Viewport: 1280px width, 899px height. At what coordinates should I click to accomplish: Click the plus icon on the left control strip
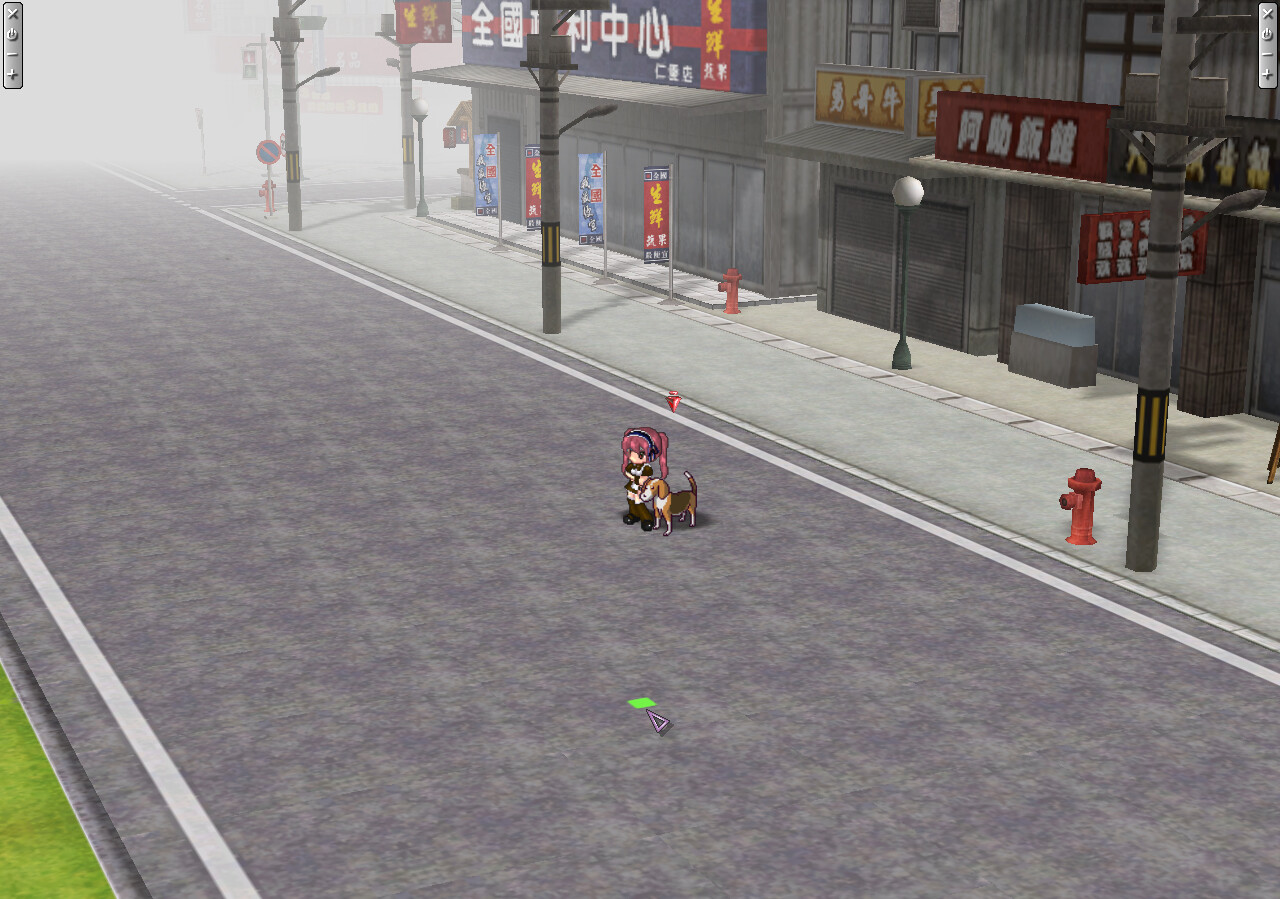coord(13,73)
